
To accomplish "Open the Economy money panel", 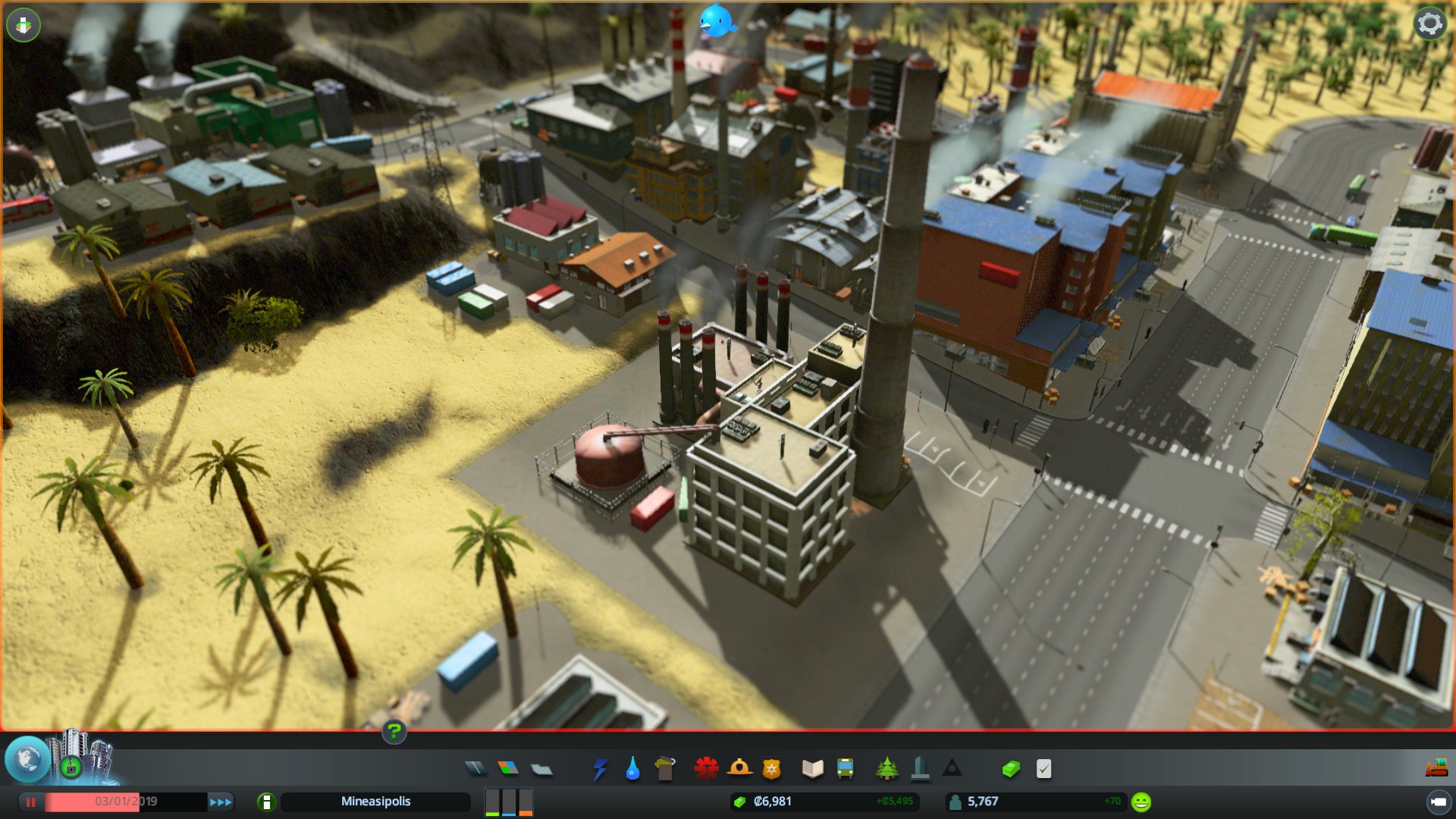I will (1011, 769).
